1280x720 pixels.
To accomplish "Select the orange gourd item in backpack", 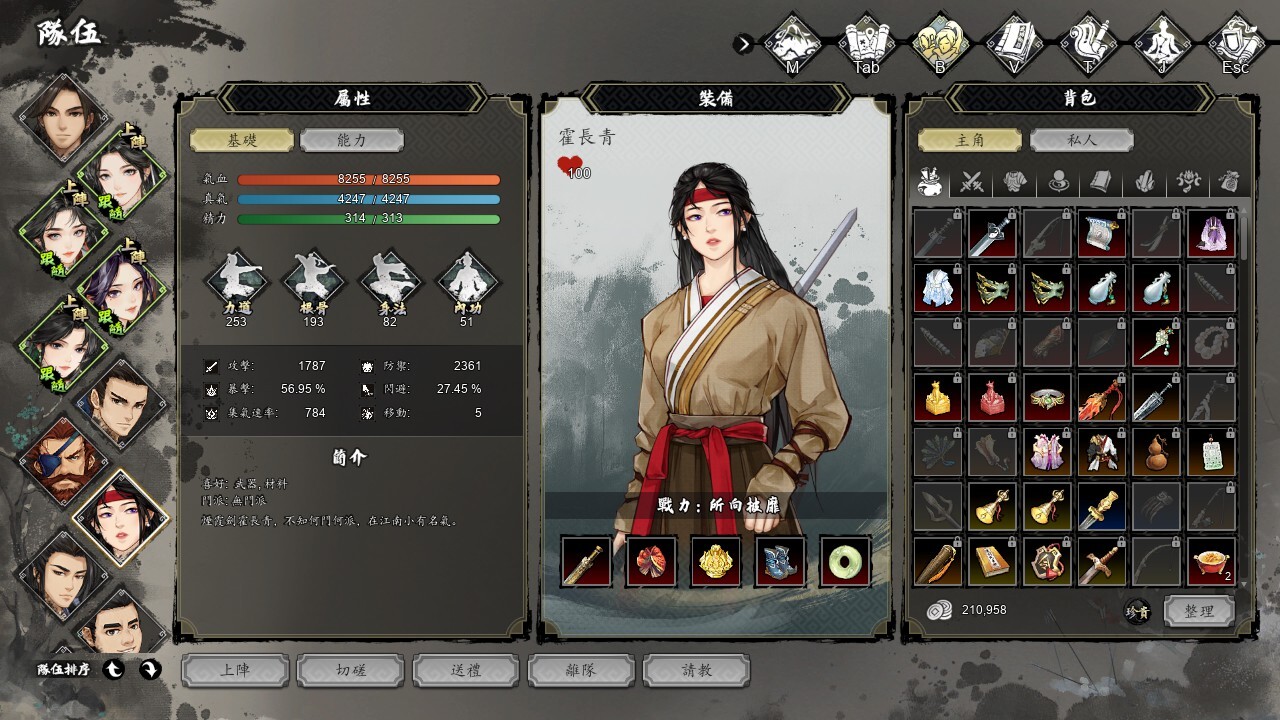I will coord(1157,452).
